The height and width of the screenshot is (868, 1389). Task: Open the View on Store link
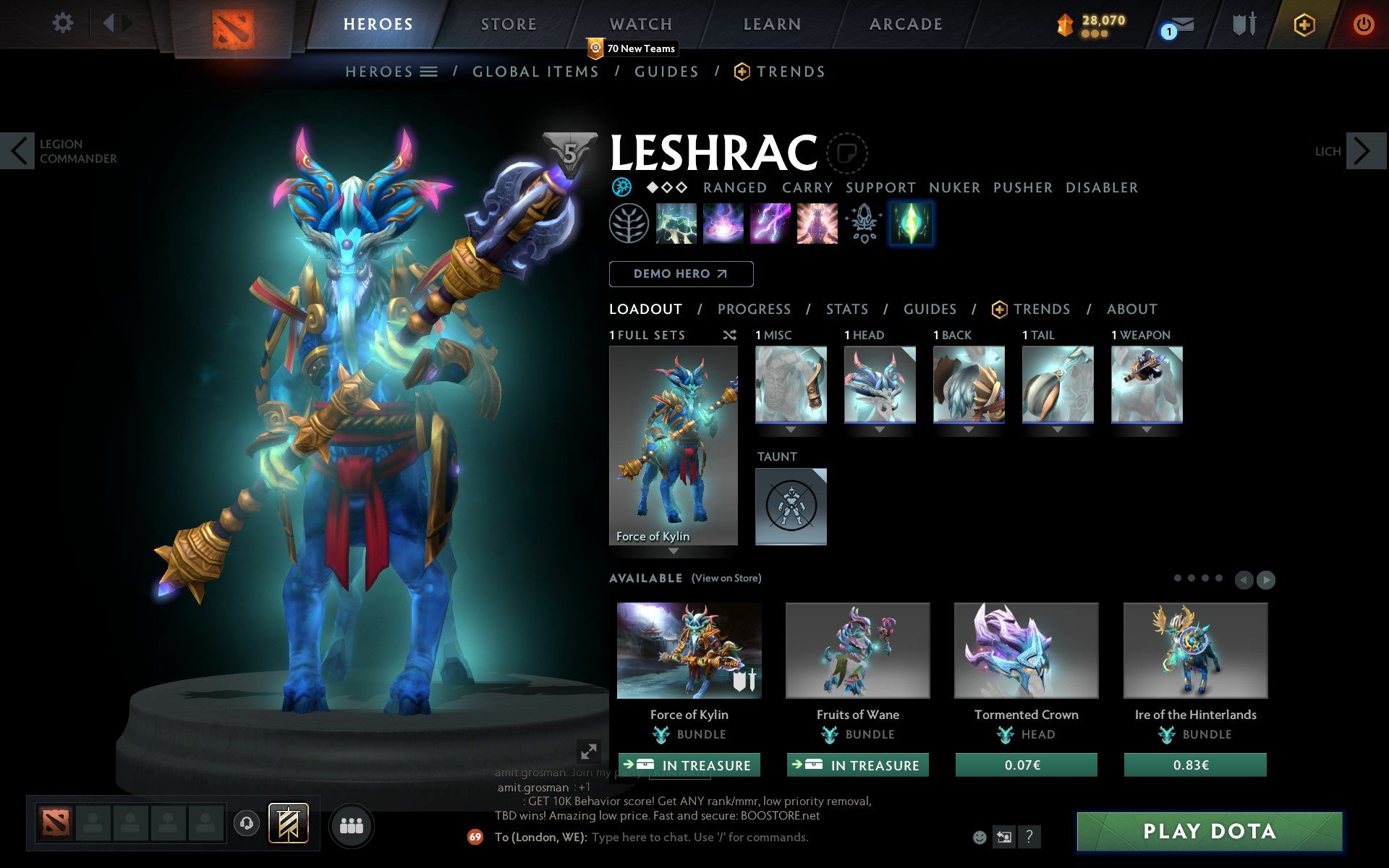pos(726,578)
